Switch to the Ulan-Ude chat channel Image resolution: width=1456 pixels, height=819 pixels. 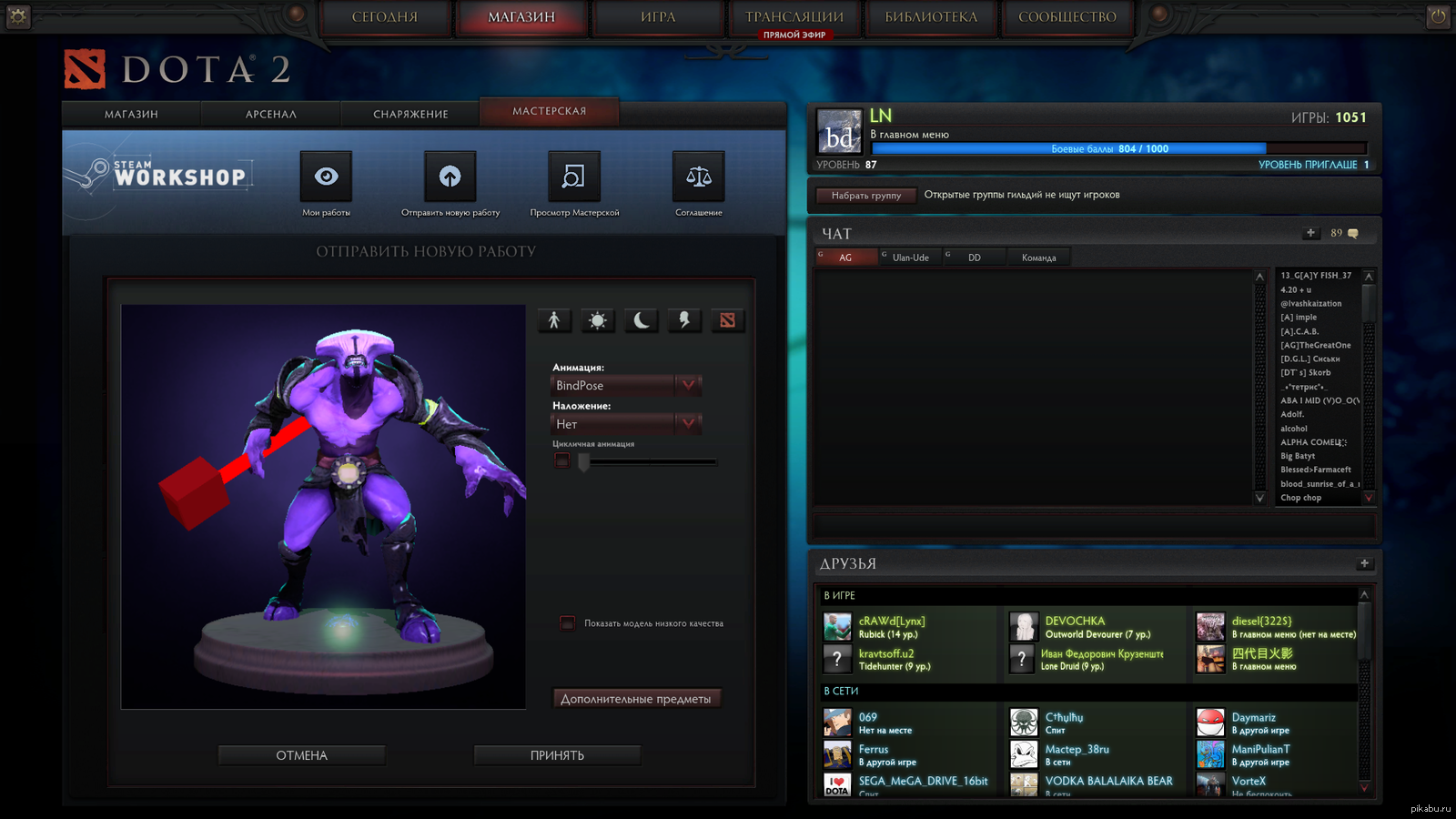pos(910,258)
